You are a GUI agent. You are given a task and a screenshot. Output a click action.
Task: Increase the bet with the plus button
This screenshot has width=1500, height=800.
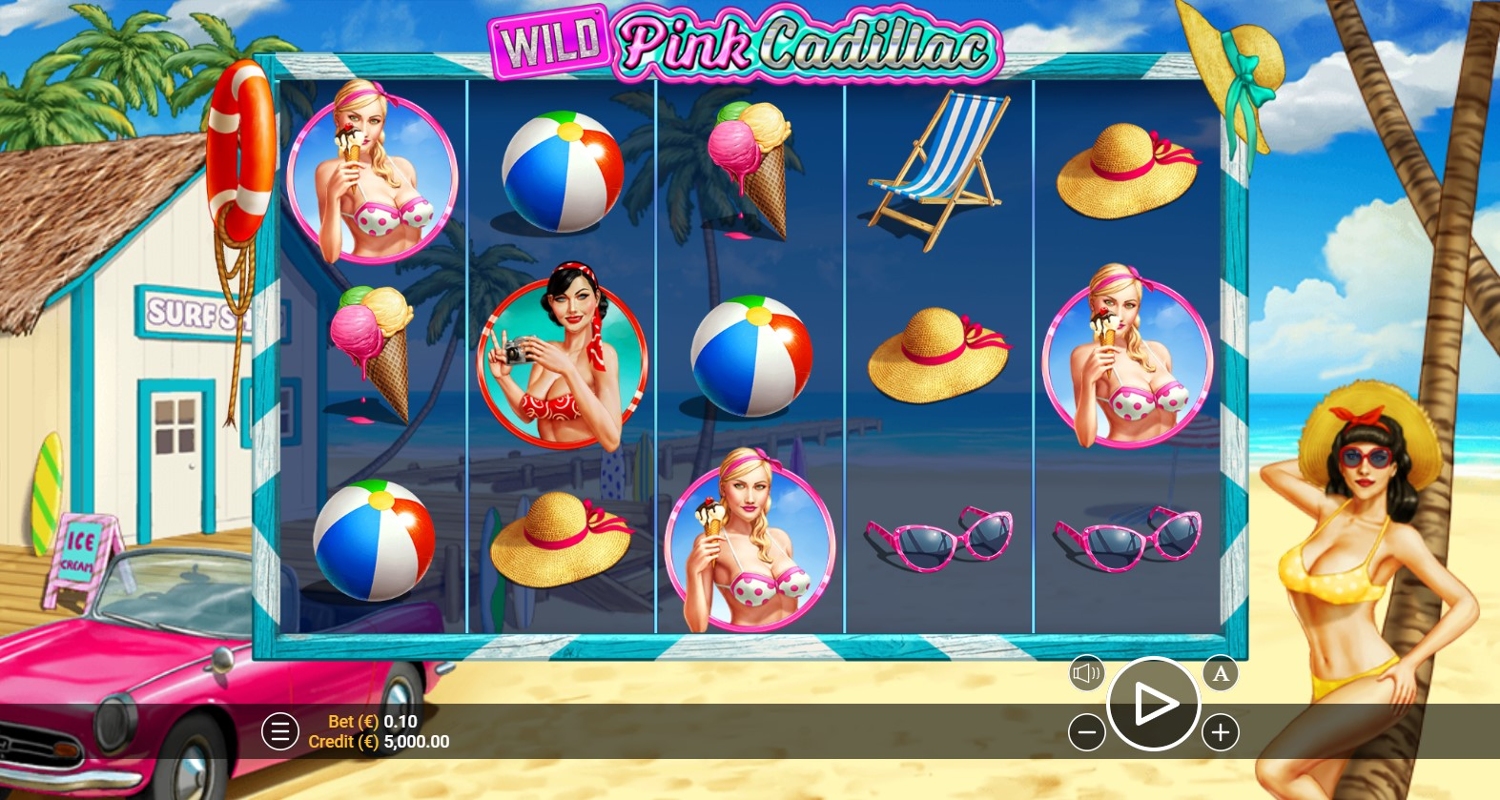[1220, 733]
